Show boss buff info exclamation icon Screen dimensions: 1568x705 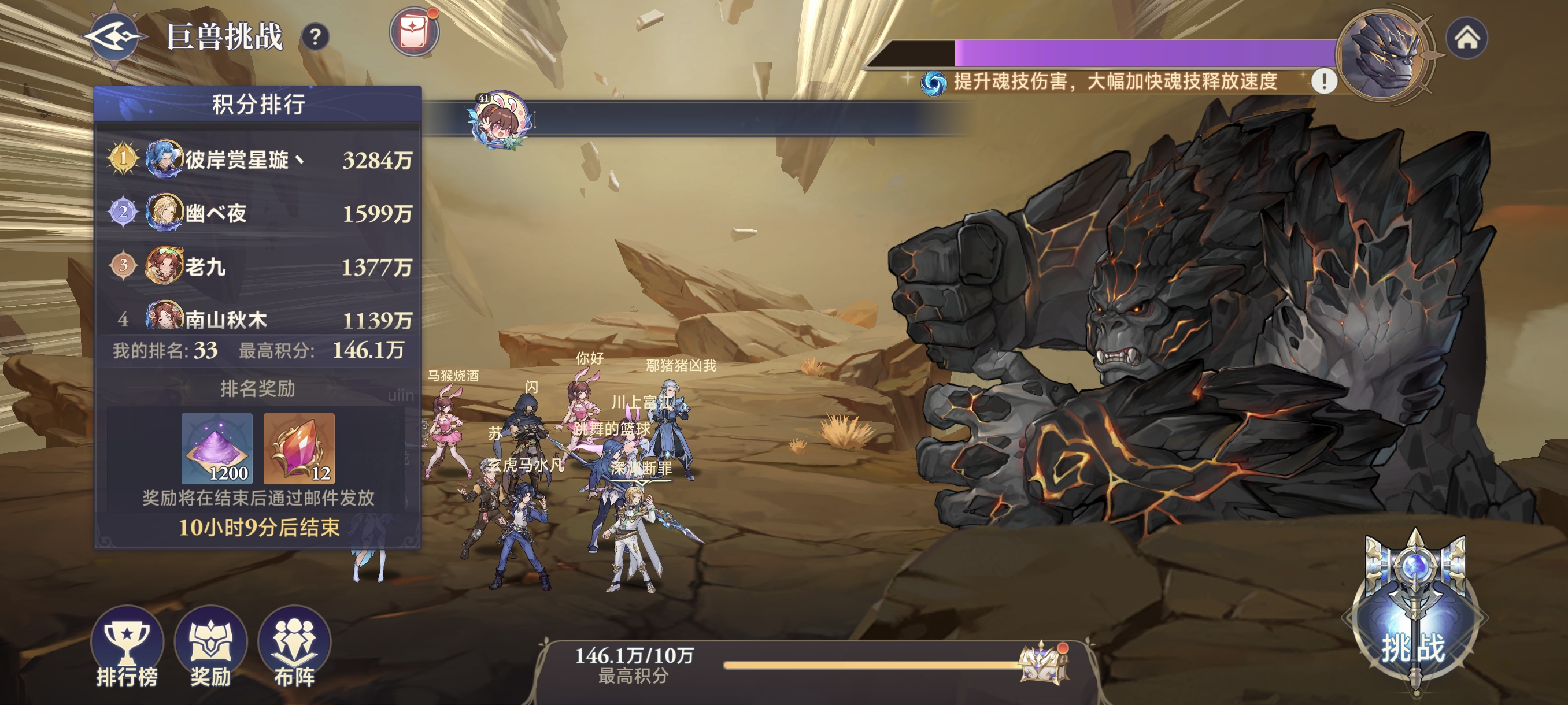tap(1323, 80)
